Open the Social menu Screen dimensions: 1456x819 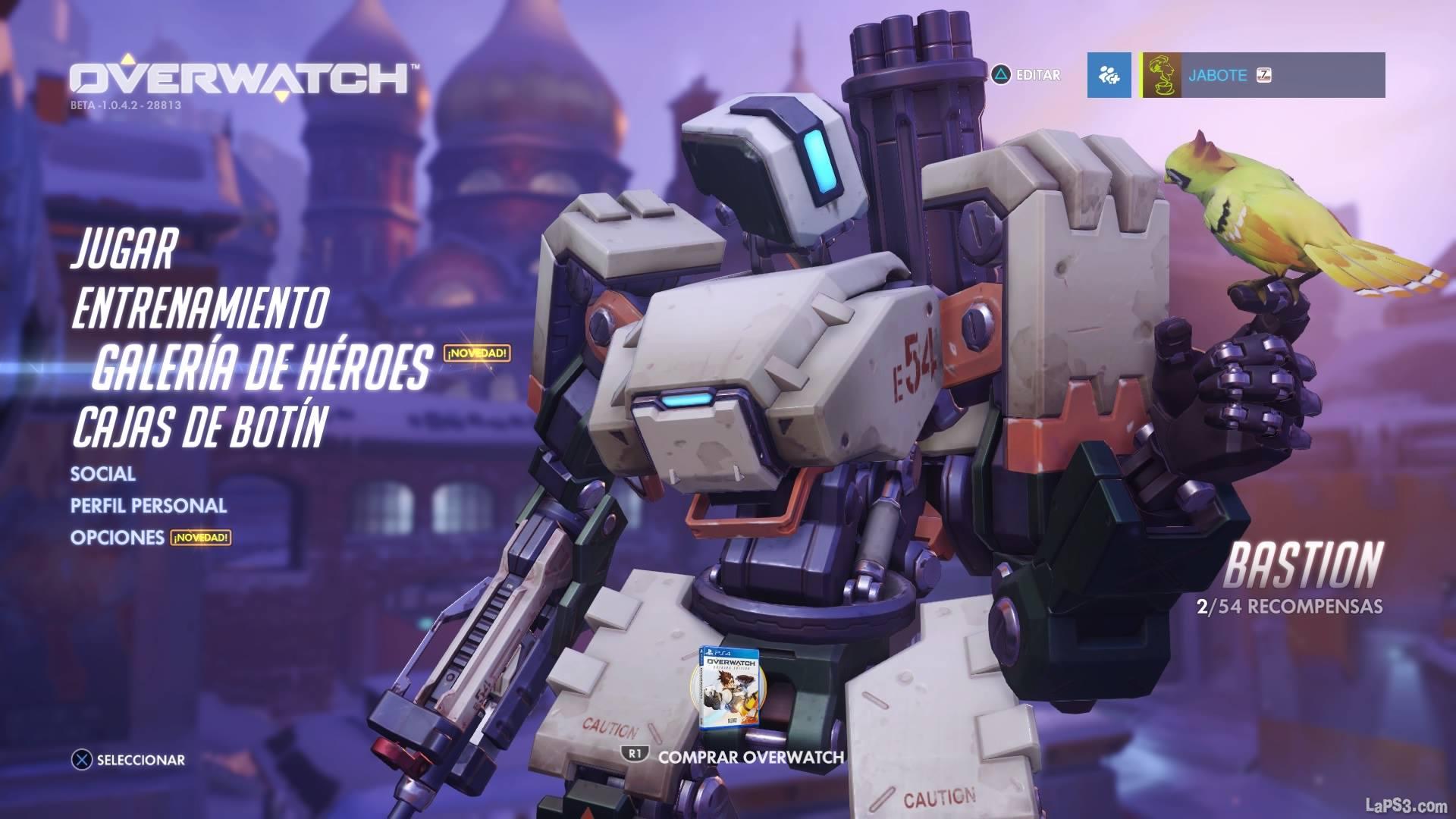(103, 474)
